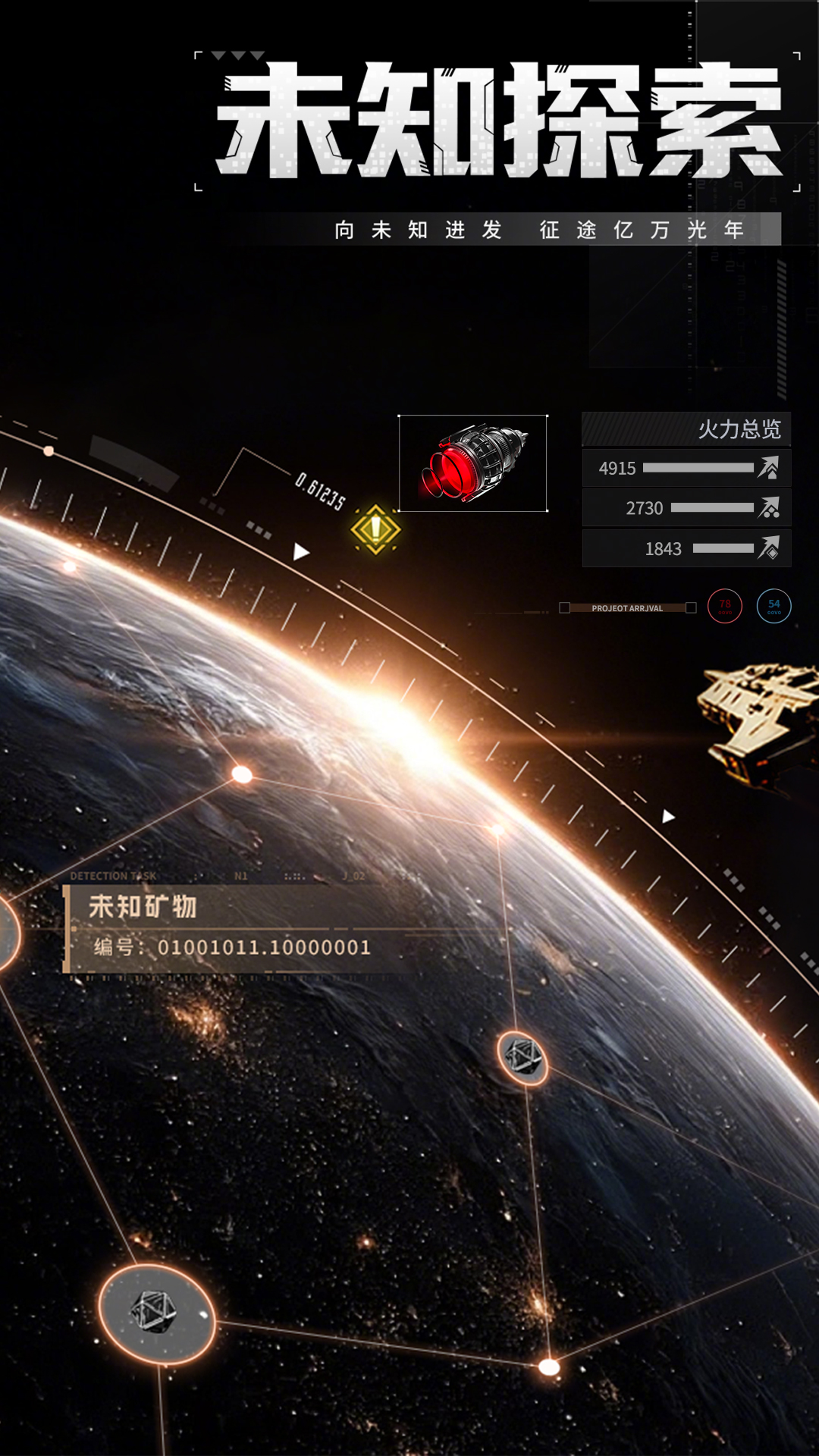Open the 未知矿物 unknown mineral info panel
The width and height of the screenshot is (819, 1456).
pos(227,928)
